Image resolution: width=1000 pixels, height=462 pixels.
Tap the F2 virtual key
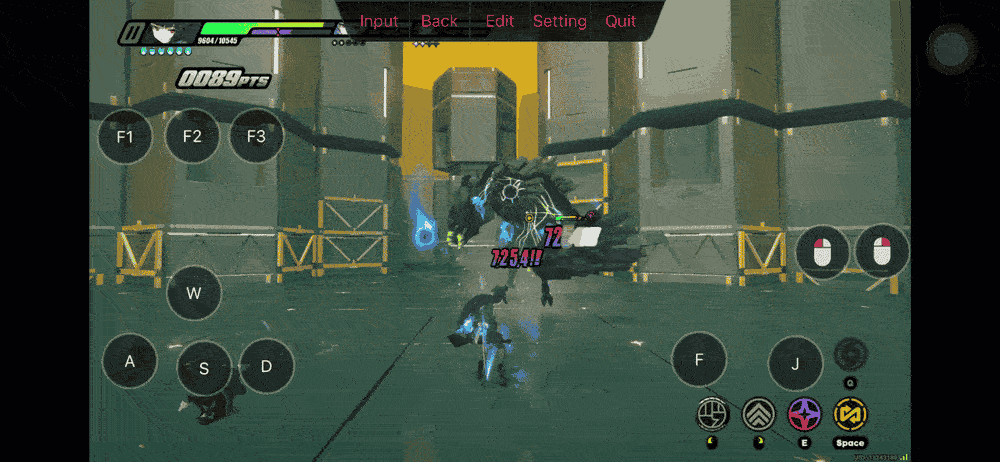[192, 136]
